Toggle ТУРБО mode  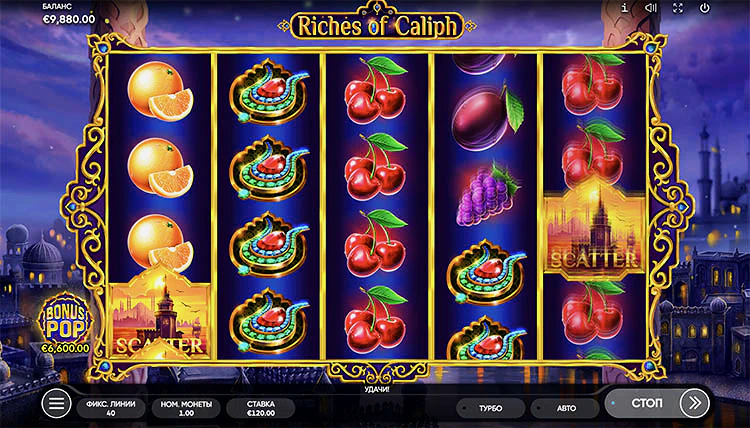click(490, 408)
